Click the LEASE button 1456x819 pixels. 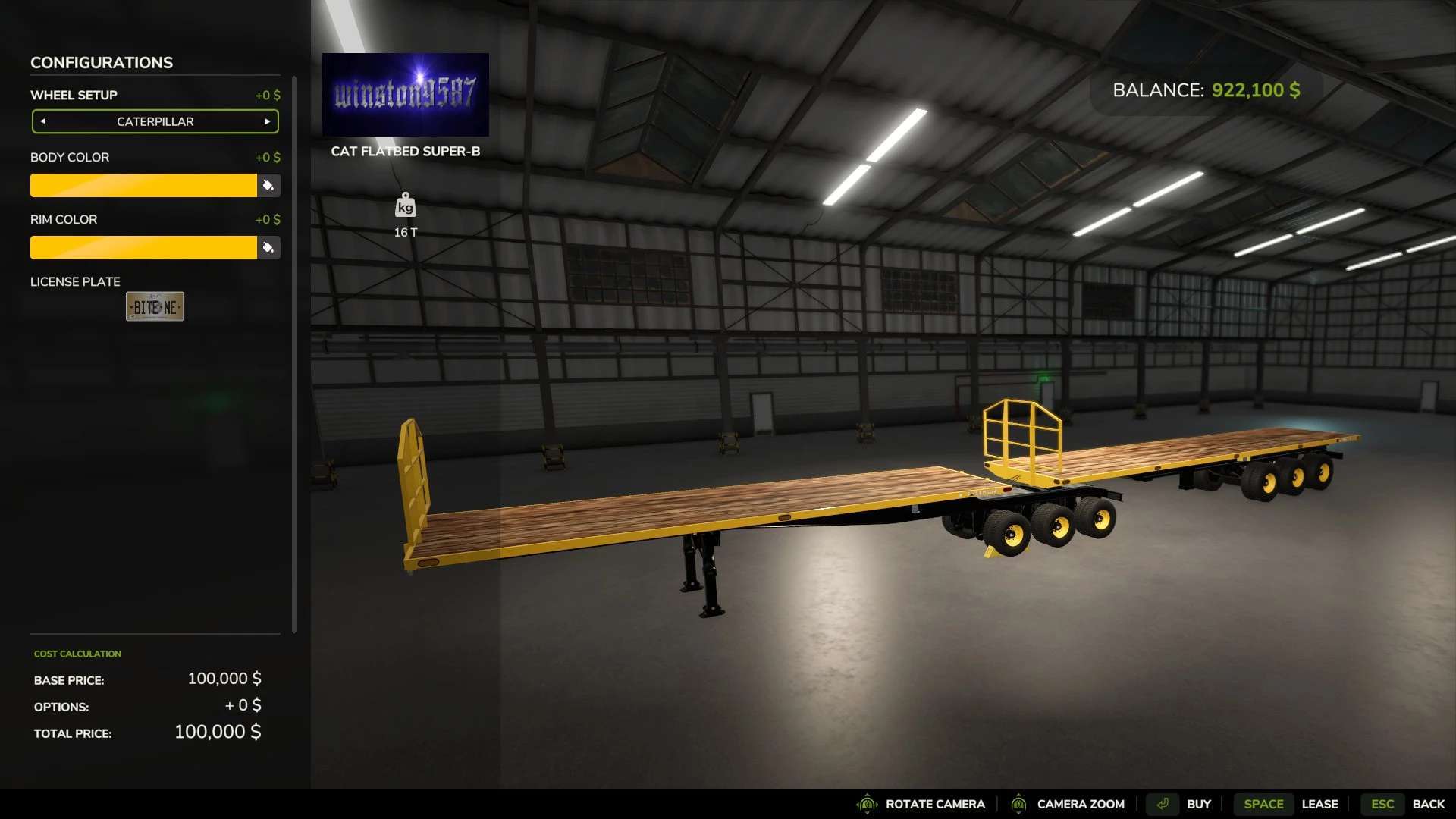tap(1321, 804)
